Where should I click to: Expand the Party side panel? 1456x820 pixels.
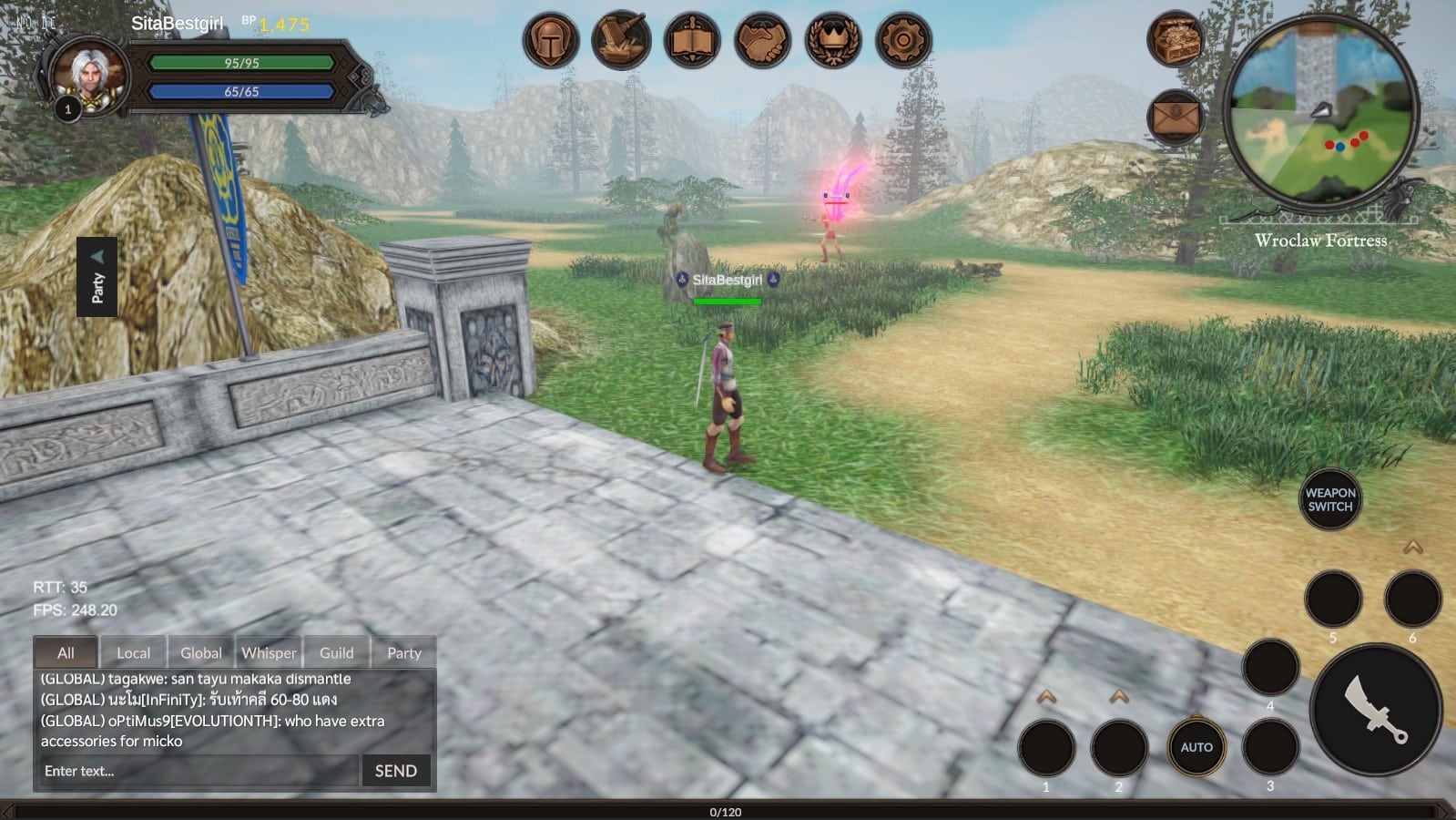pyautogui.click(x=97, y=277)
